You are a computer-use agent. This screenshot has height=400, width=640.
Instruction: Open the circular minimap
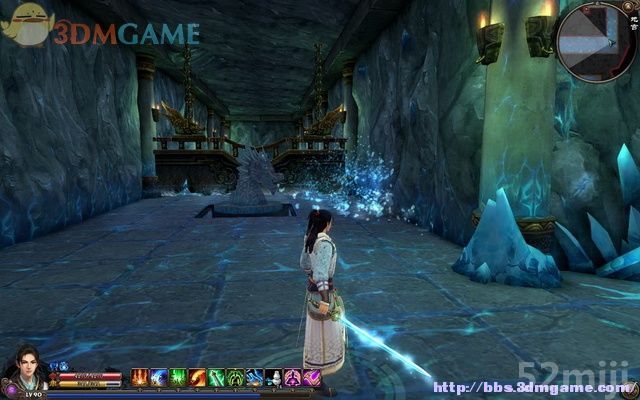point(596,42)
